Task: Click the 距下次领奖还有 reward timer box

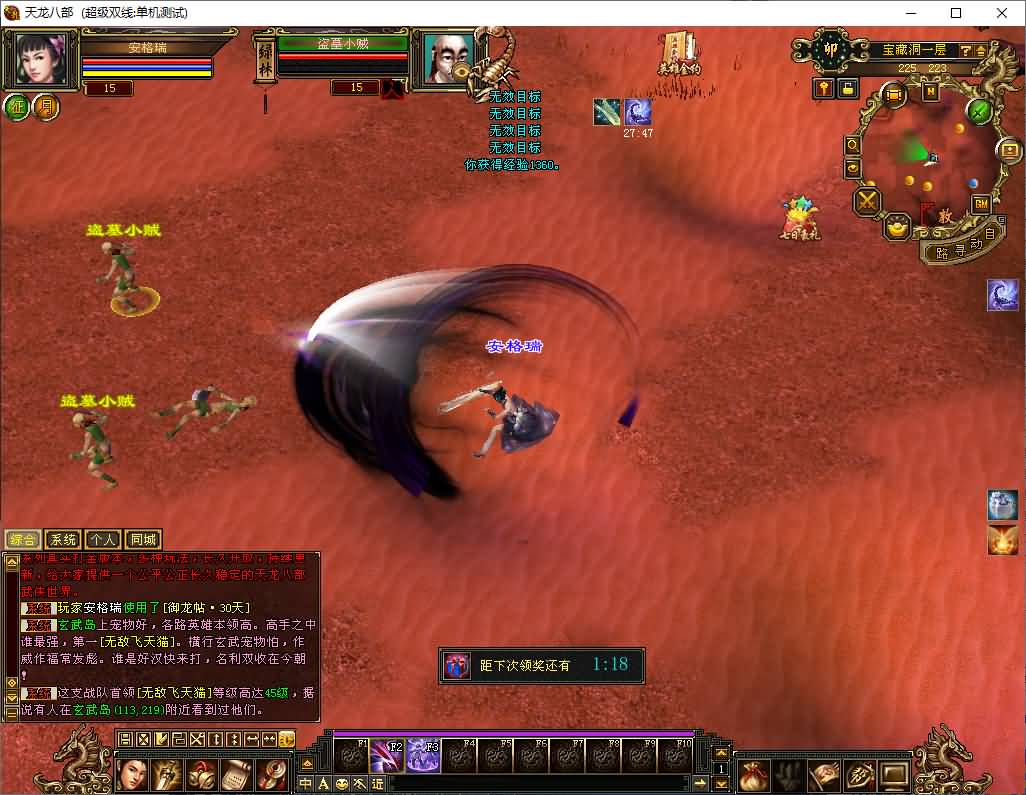Action: pyautogui.click(x=541, y=665)
